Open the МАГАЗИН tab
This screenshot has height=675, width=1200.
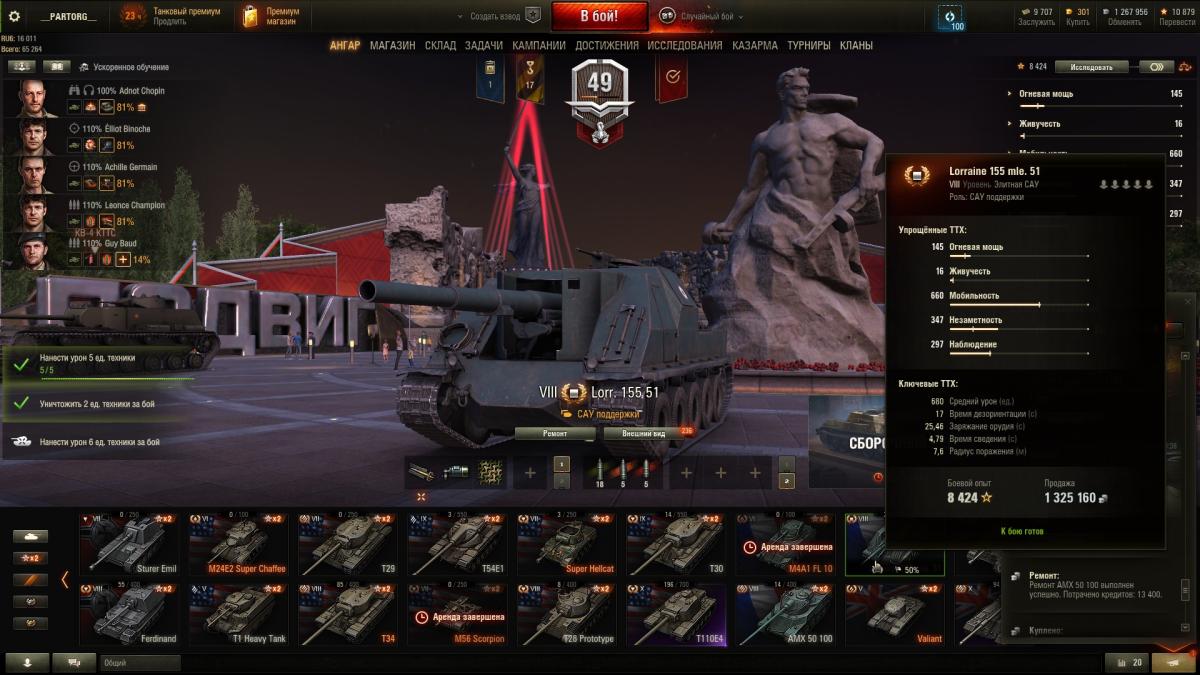click(x=392, y=45)
